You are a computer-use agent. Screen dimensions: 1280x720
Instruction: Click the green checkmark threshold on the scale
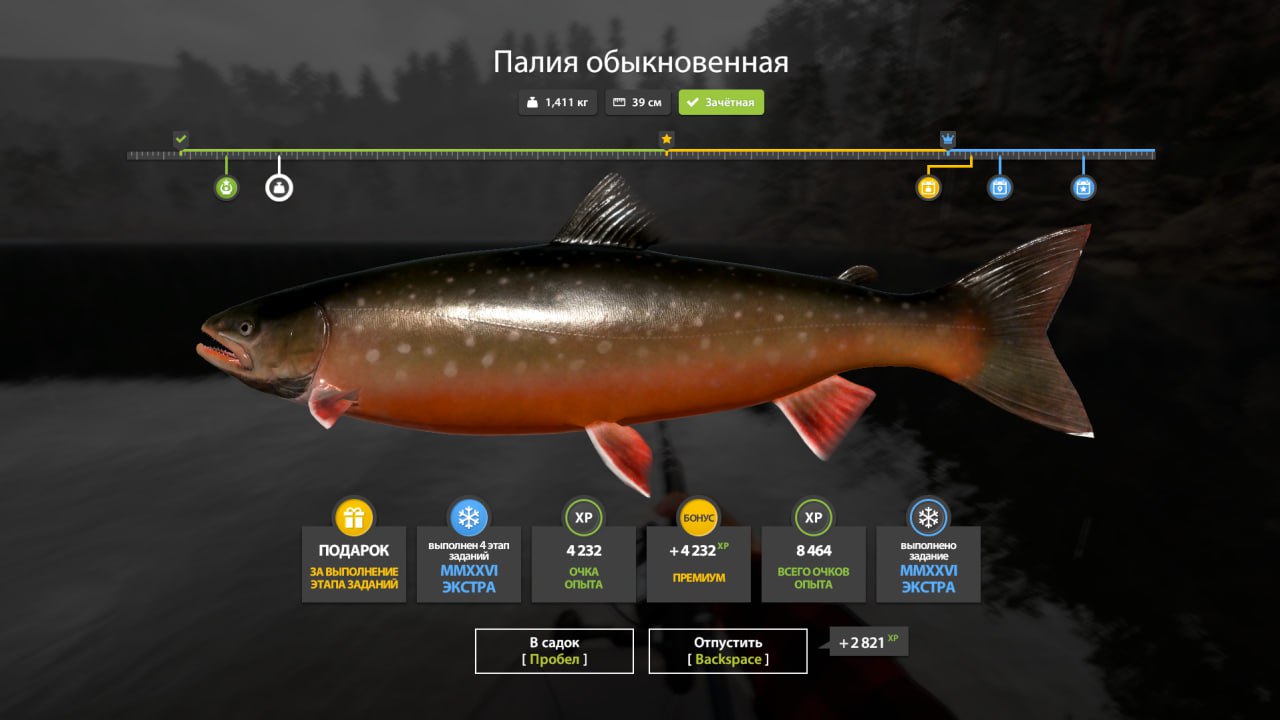[x=181, y=139]
